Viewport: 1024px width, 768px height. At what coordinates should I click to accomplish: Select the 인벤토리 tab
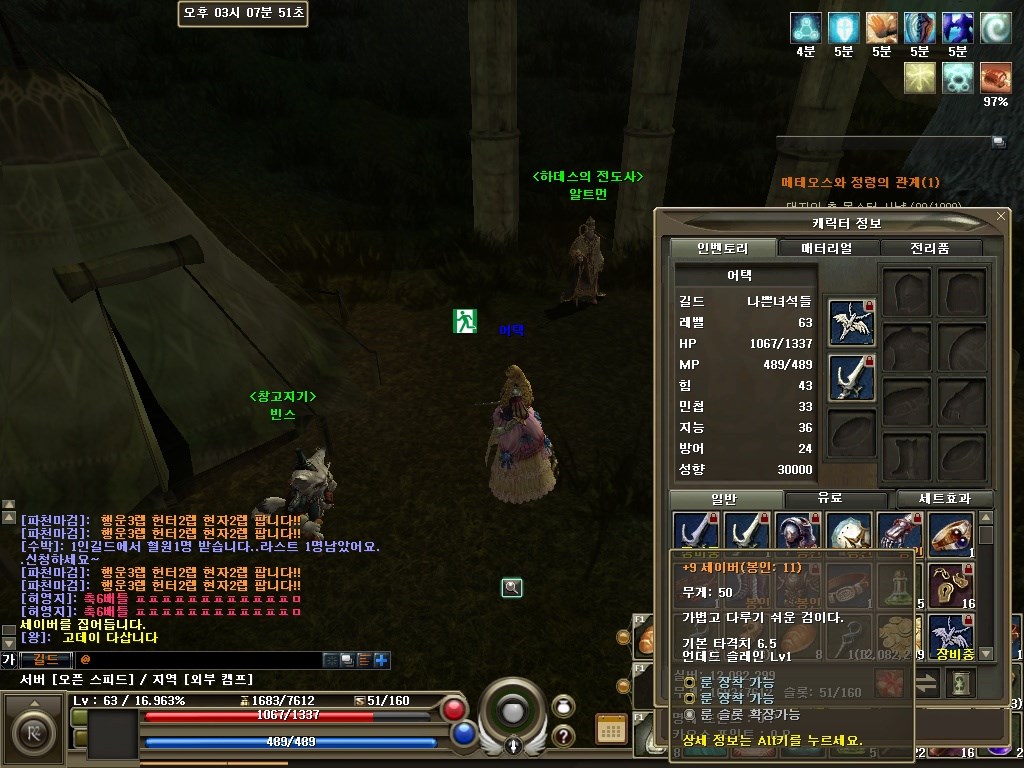point(721,248)
